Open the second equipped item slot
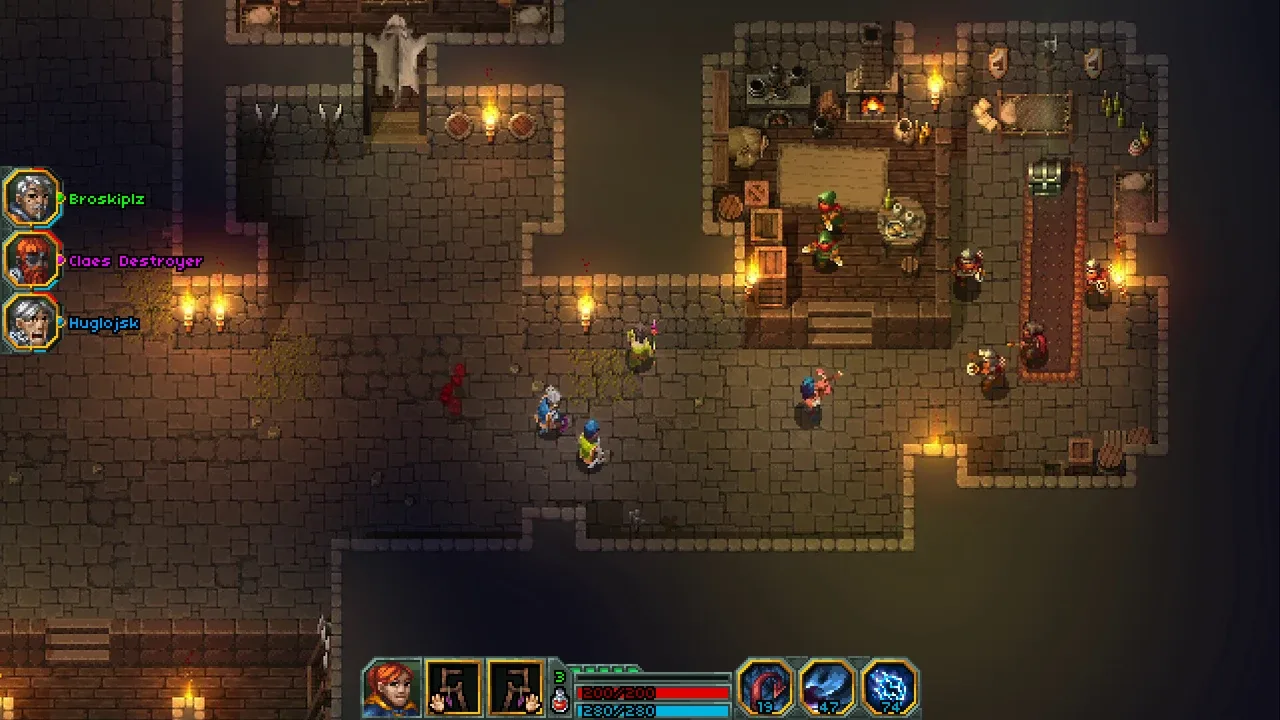The height and width of the screenshot is (720, 1280). tap(518, 687)
